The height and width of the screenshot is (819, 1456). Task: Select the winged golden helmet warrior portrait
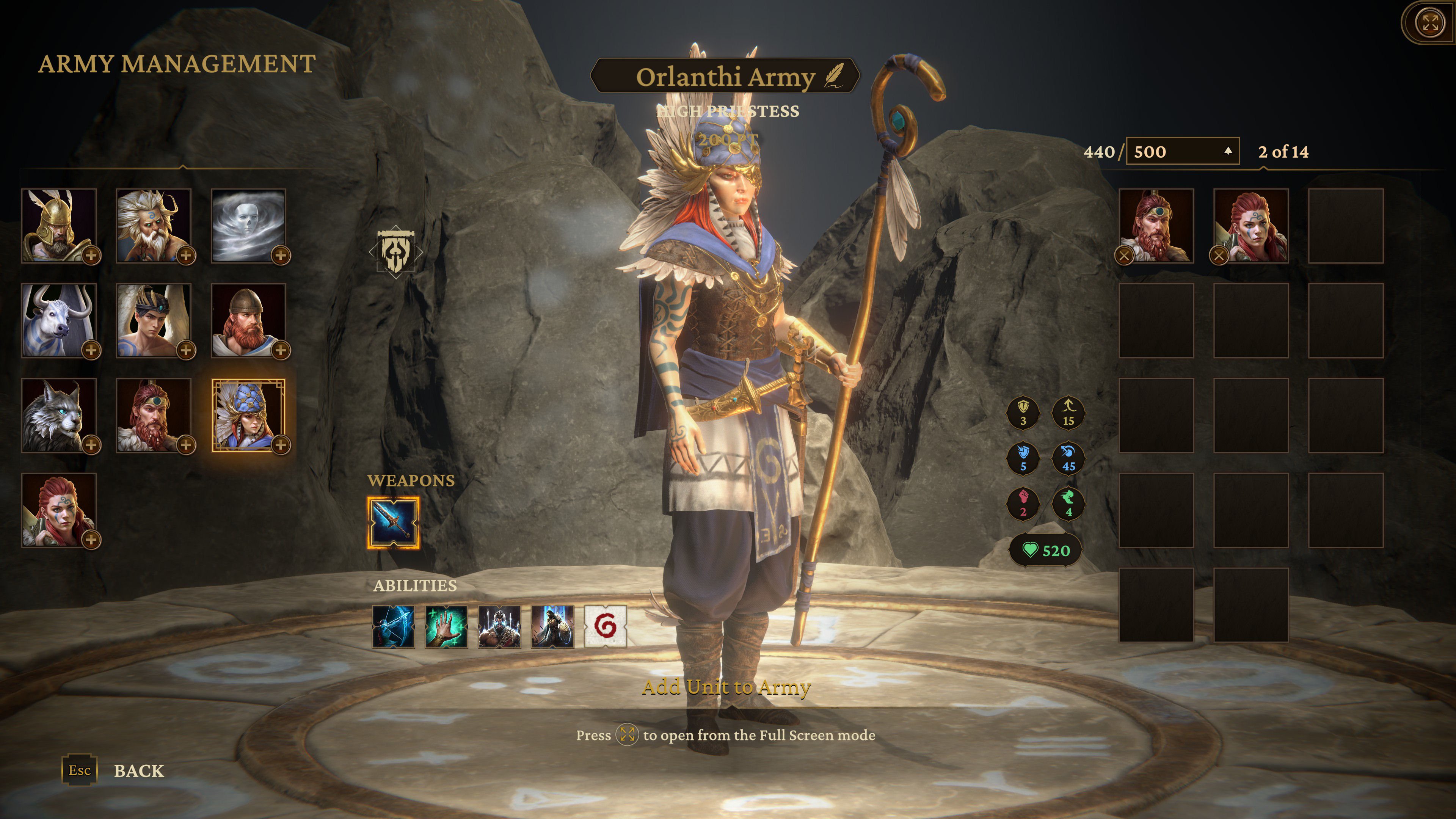[x=59, y=226]
